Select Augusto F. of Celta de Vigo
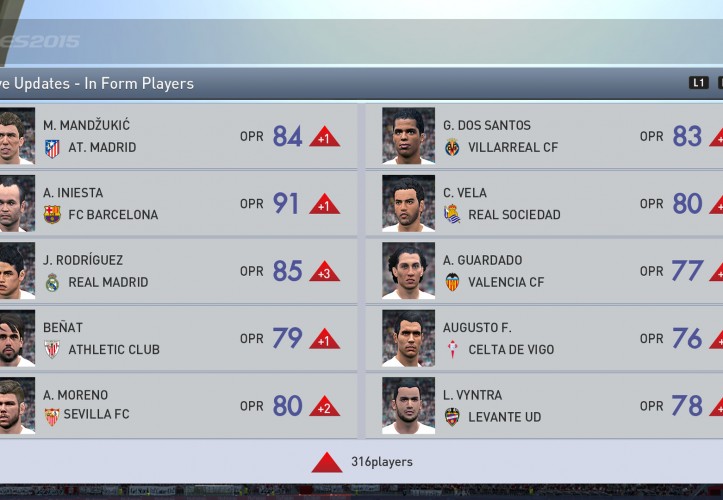 click(x=545, y=338)
